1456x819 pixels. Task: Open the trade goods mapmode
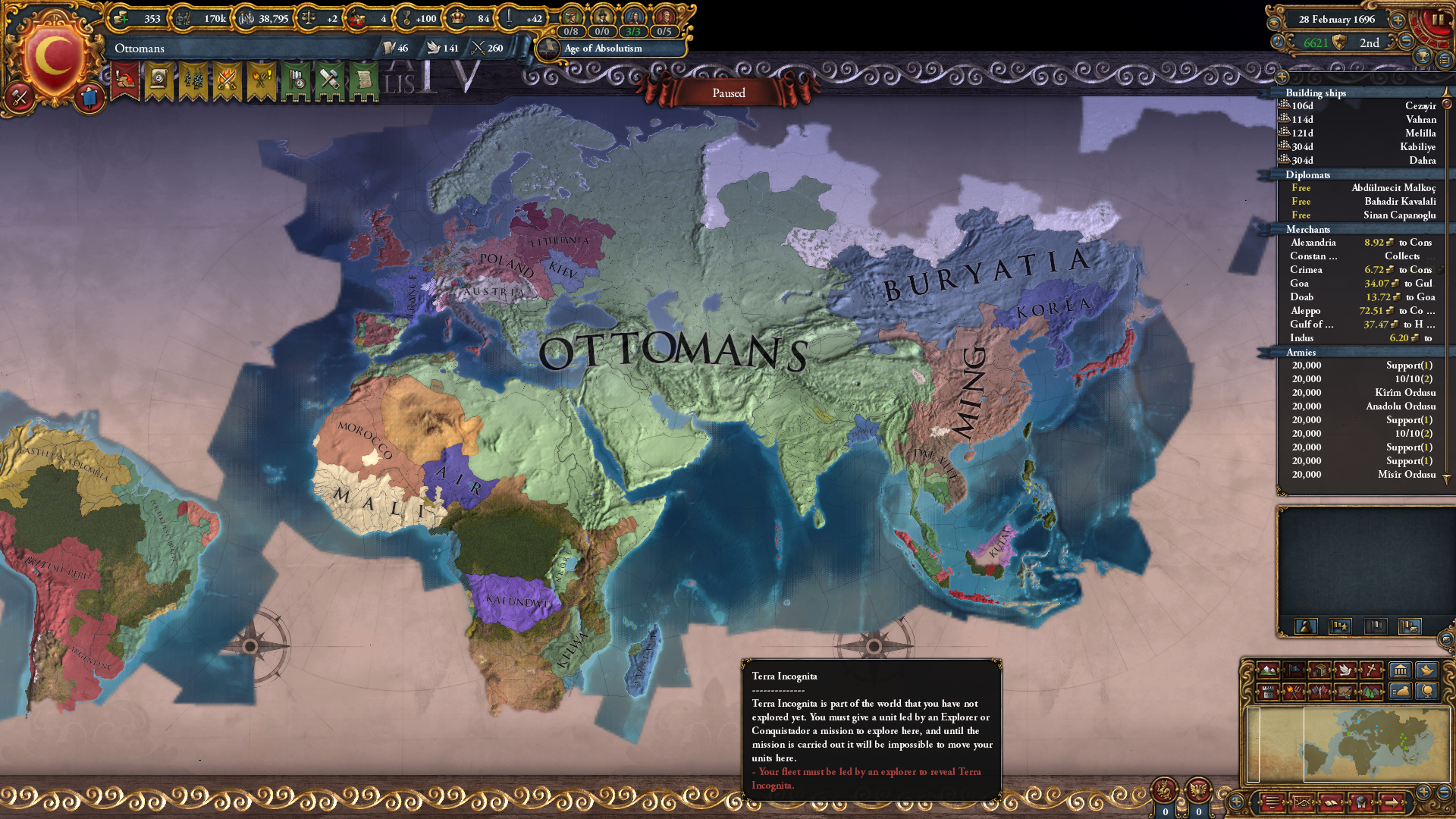click(1319, 670)
